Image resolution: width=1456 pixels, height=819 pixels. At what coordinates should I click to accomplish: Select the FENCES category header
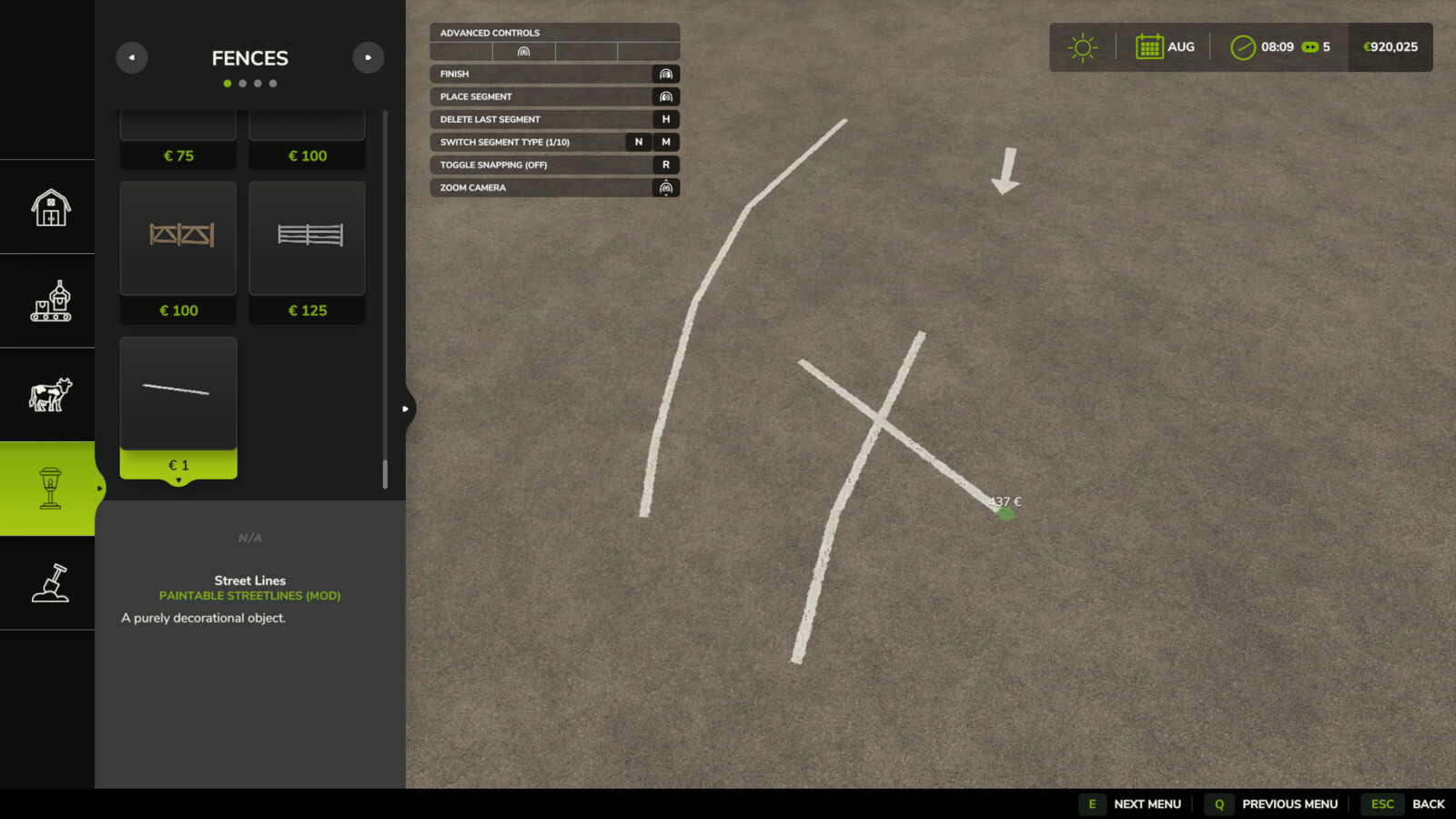tap(249, 57)
